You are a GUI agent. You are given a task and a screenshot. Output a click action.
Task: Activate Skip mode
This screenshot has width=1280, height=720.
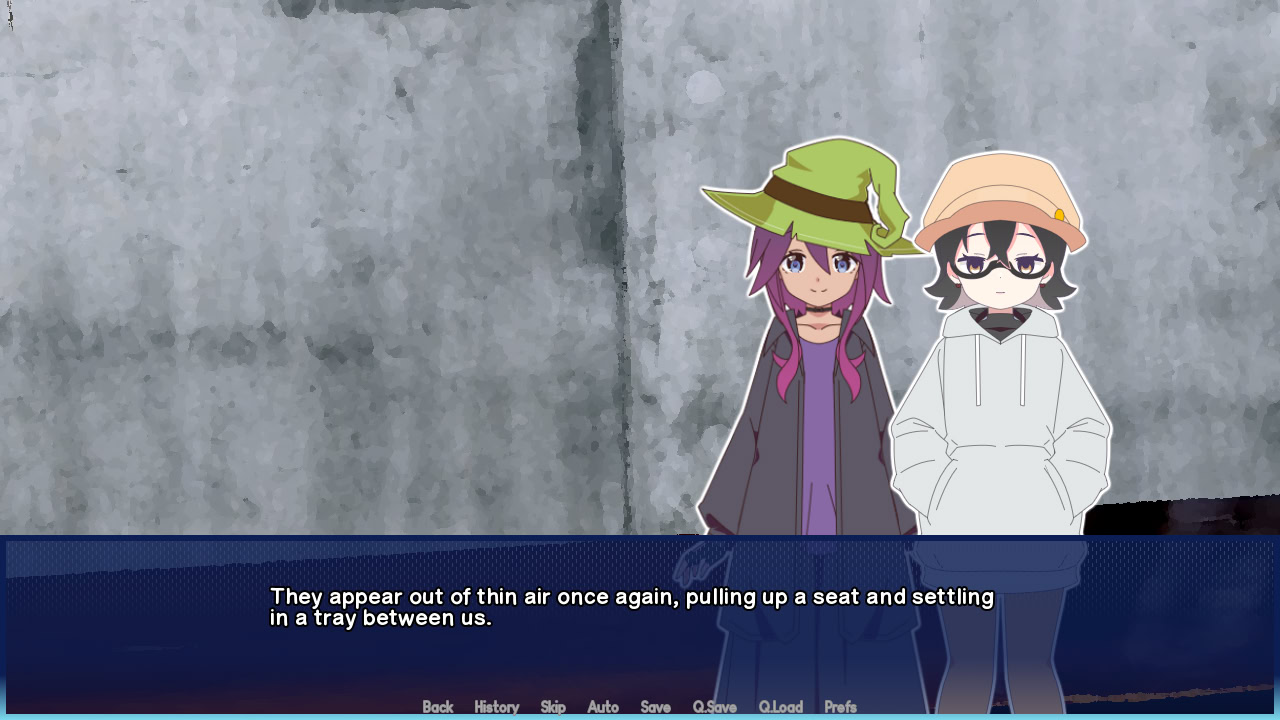(553, 707)
